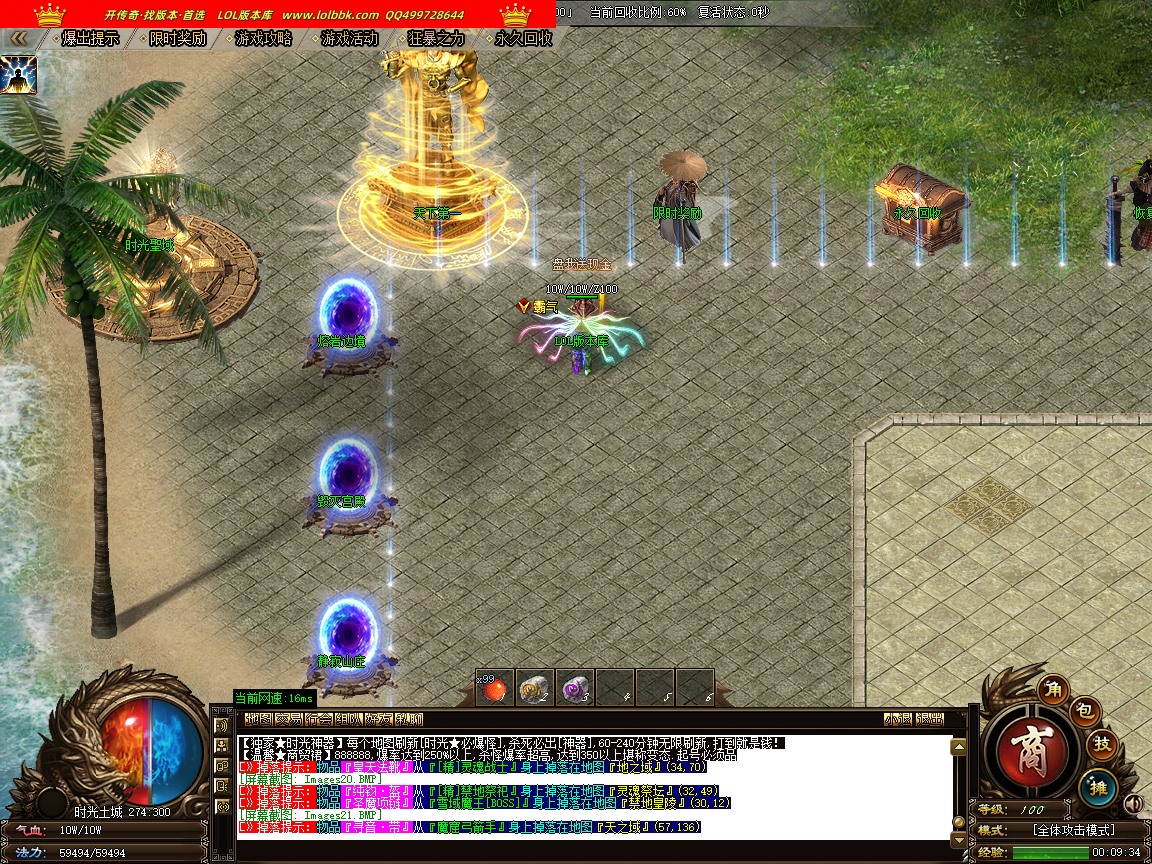
Task: Use the gold scroll in hotbar slot 2
Action: 534,687
